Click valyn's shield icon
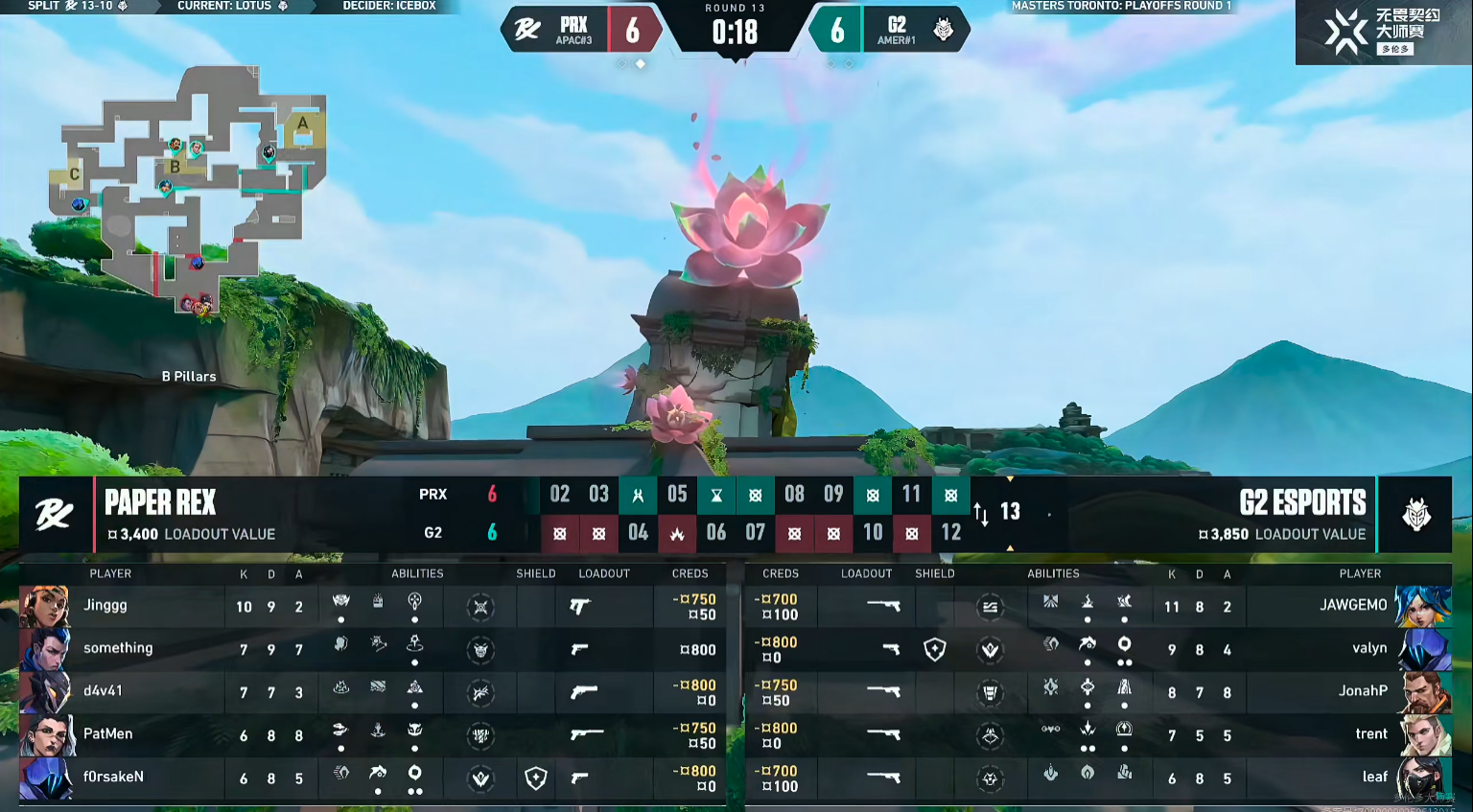 [934, 650]
